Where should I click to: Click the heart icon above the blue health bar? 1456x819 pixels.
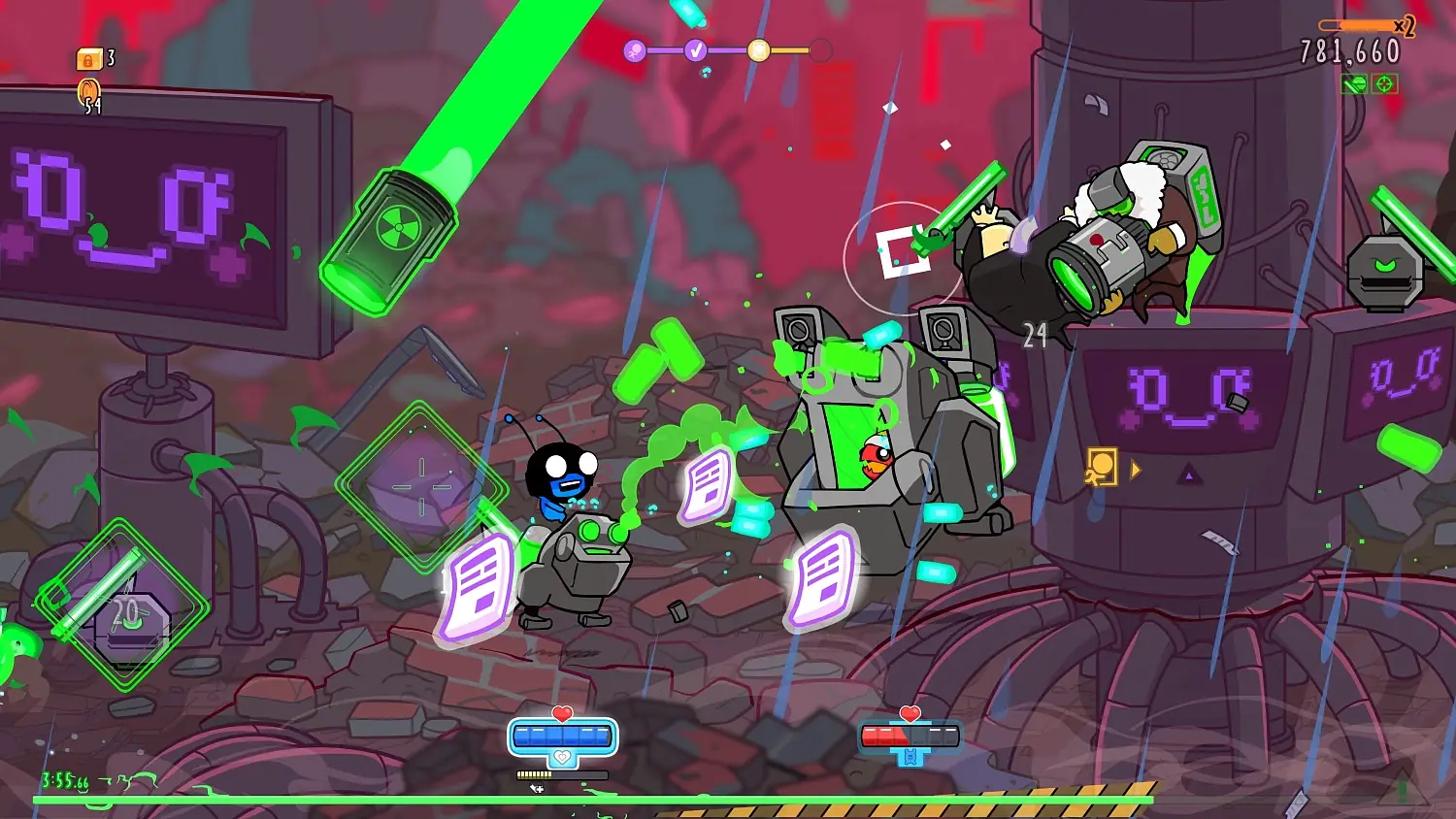(x=560, y=711)
